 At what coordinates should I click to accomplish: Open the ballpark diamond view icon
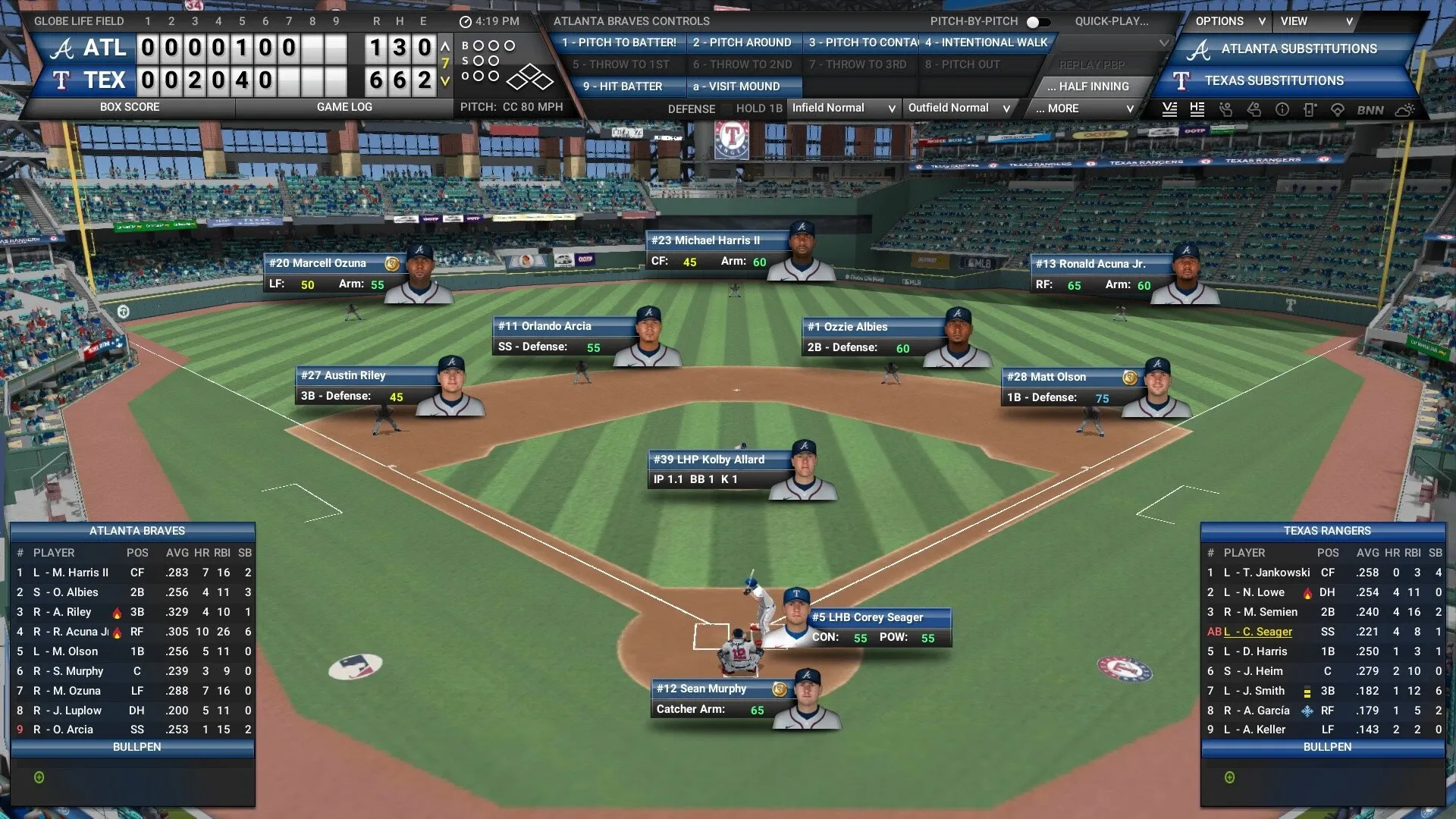pyautogui.click(x=1338, y=109)
